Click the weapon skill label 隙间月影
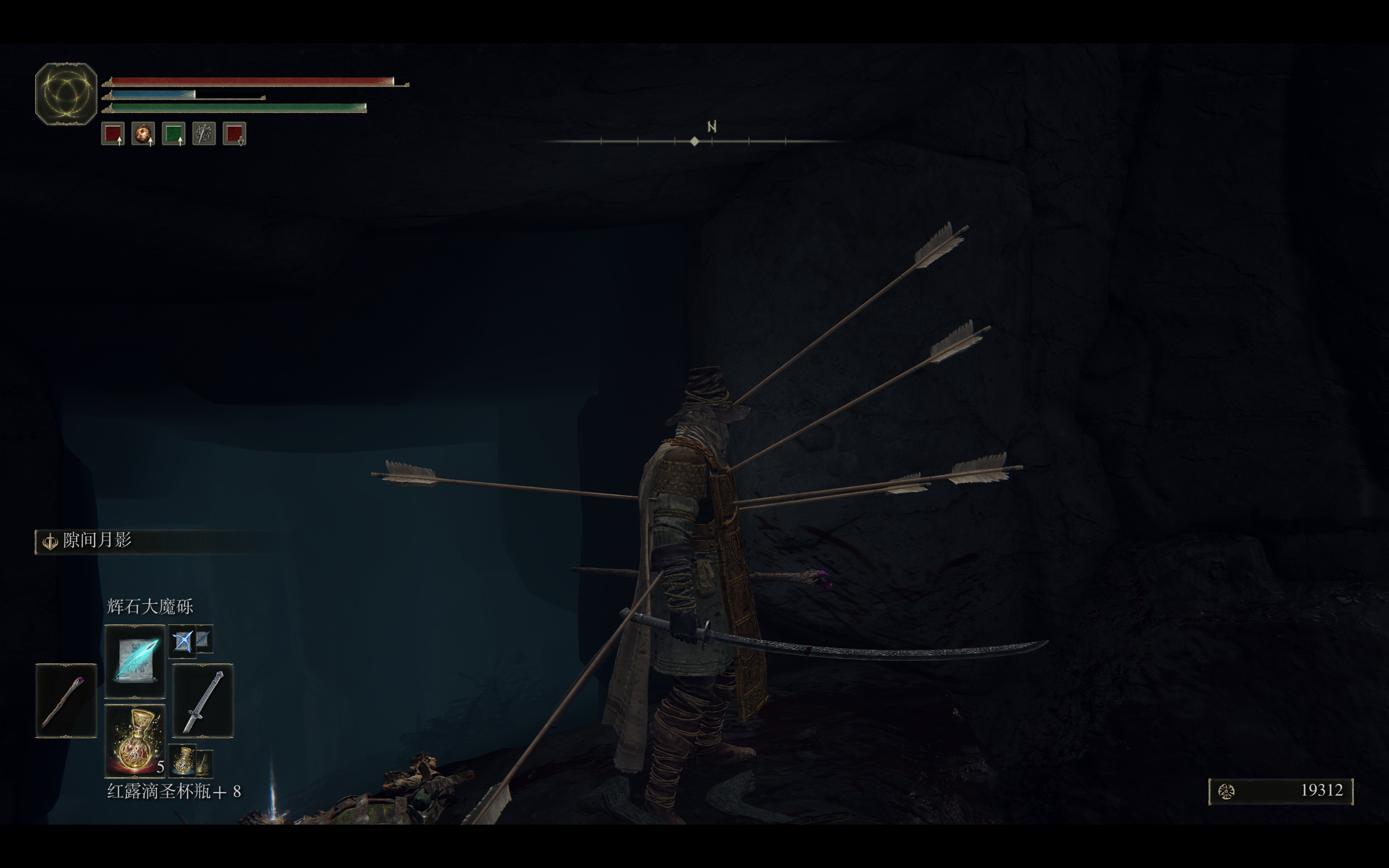Viewport: 1389px width, 868px height. pyautogui.click(x=97, y=540)
